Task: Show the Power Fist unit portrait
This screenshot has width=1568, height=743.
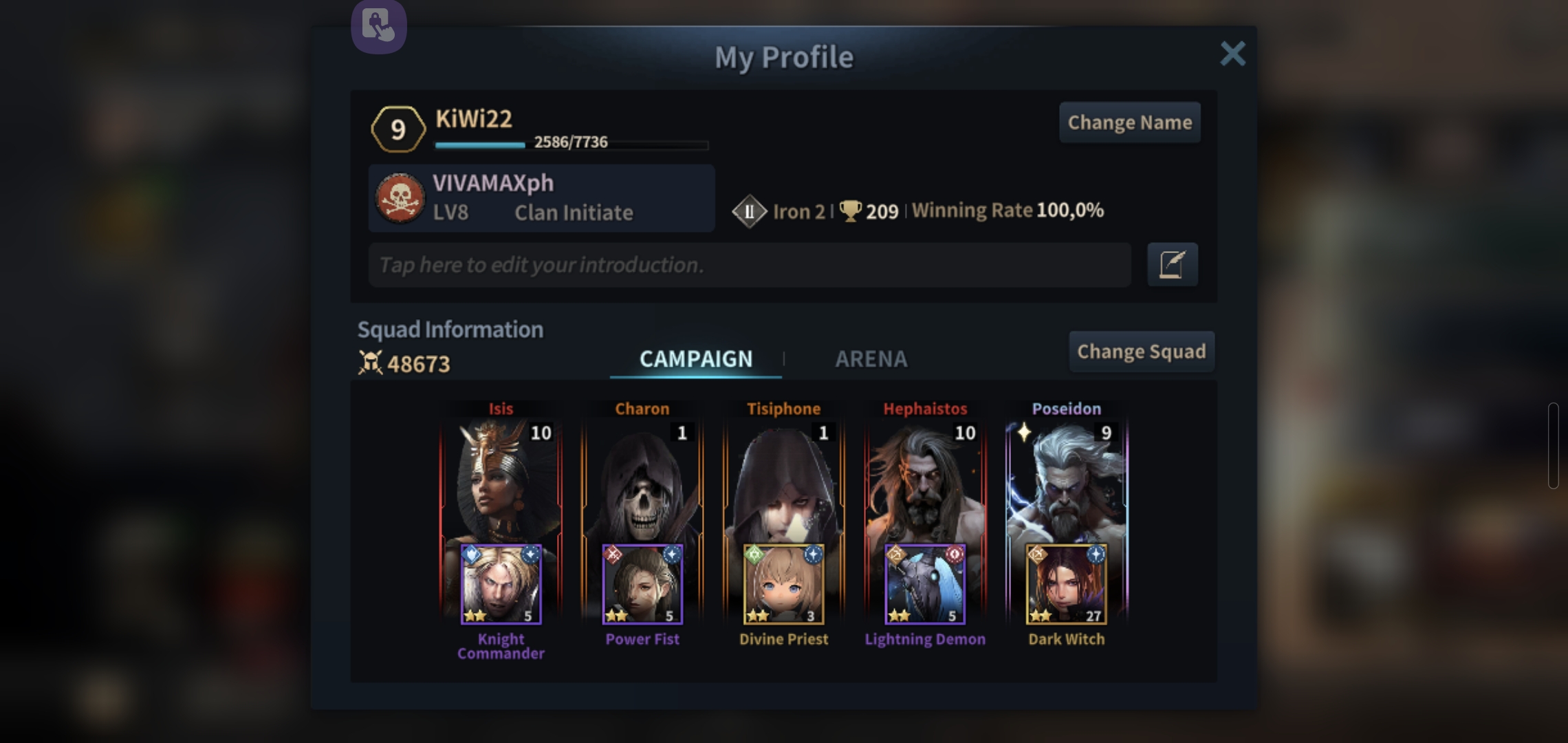Action: [642, 585]
